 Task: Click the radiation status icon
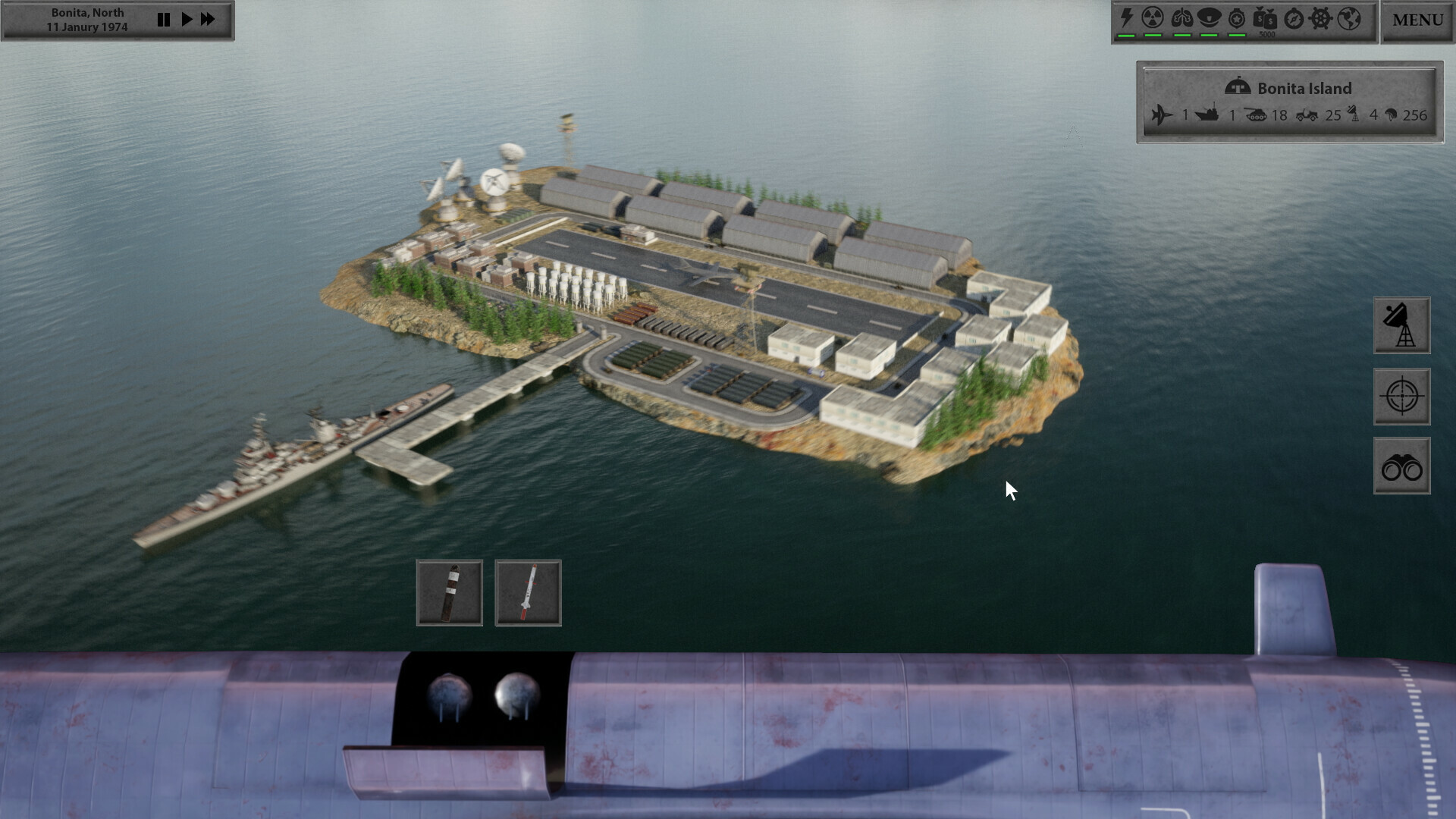(1153, 17)
